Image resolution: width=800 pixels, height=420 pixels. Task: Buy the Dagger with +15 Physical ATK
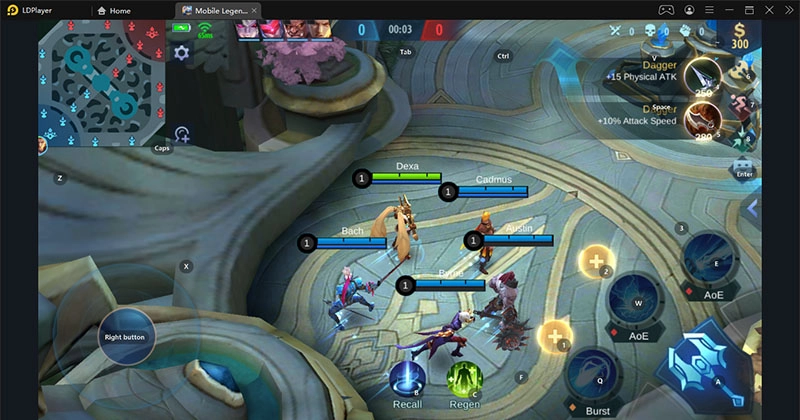pos(707,76)
